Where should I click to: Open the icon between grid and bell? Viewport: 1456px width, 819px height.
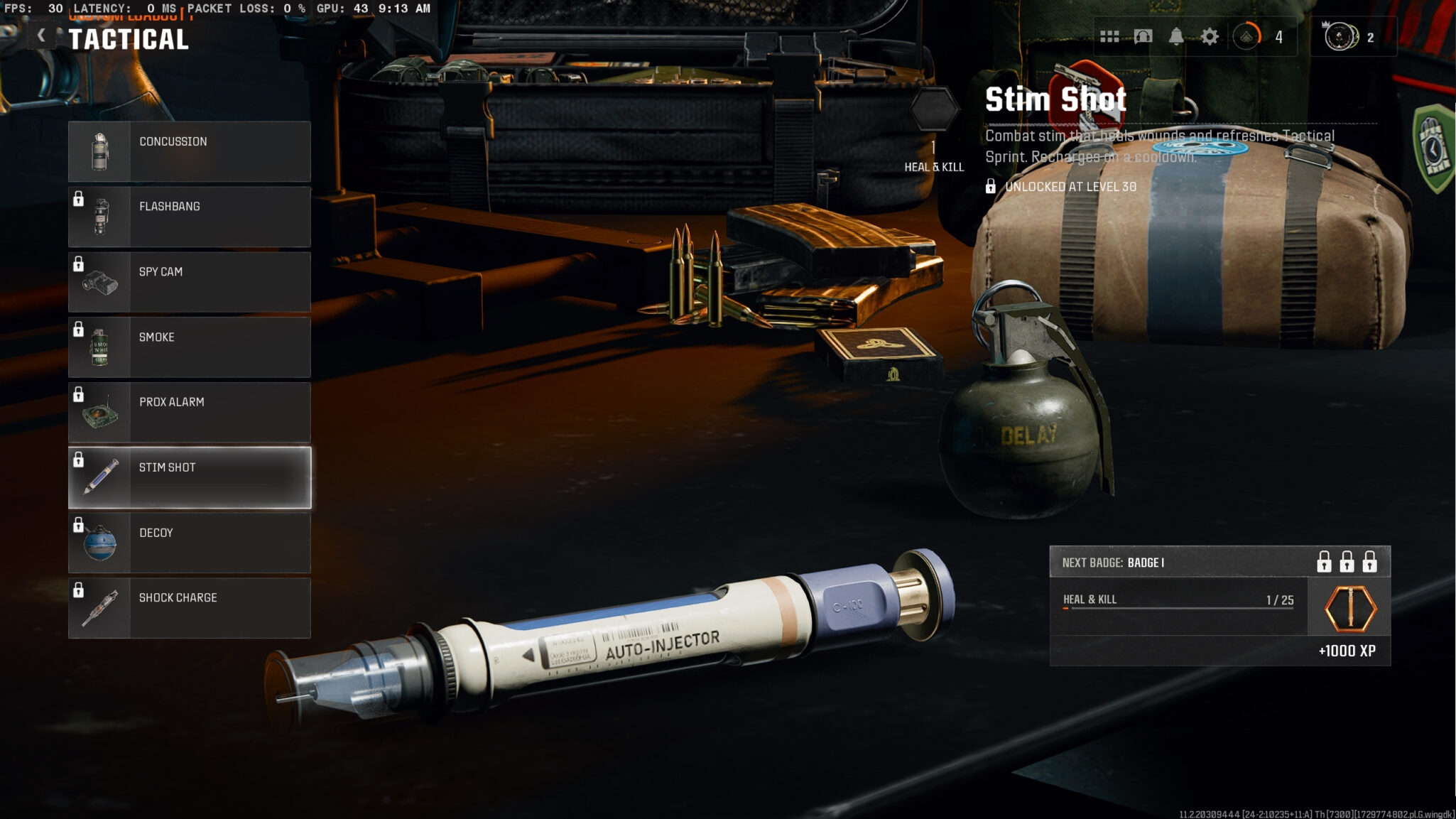coord(1143,37)
